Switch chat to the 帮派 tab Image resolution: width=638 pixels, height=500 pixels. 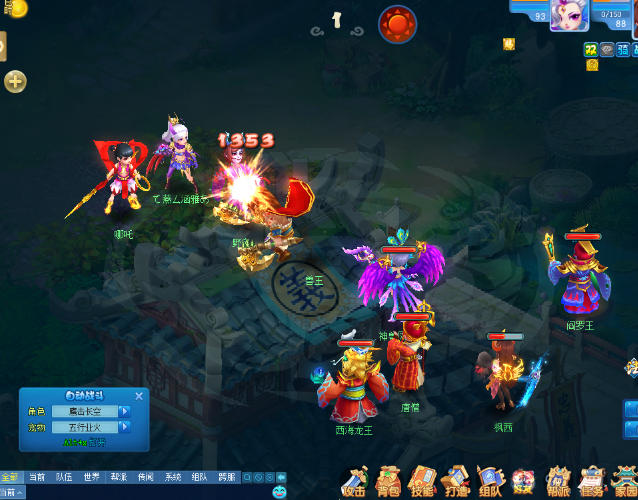118,477
